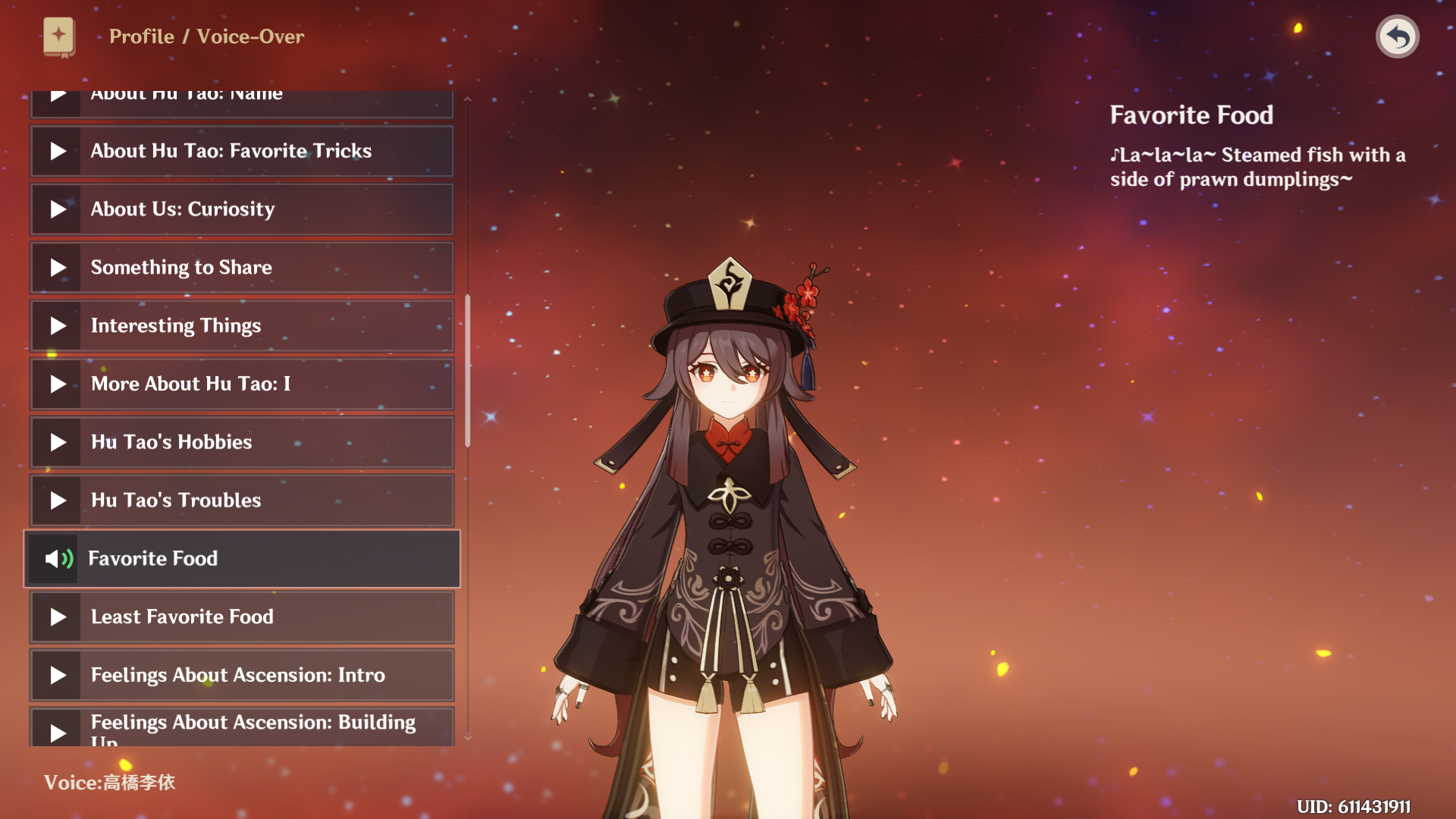The height and width of the screenshot is (819, 1456).
Task: Click the voice-over list scrollbar handle
Action: pos(468,371)
